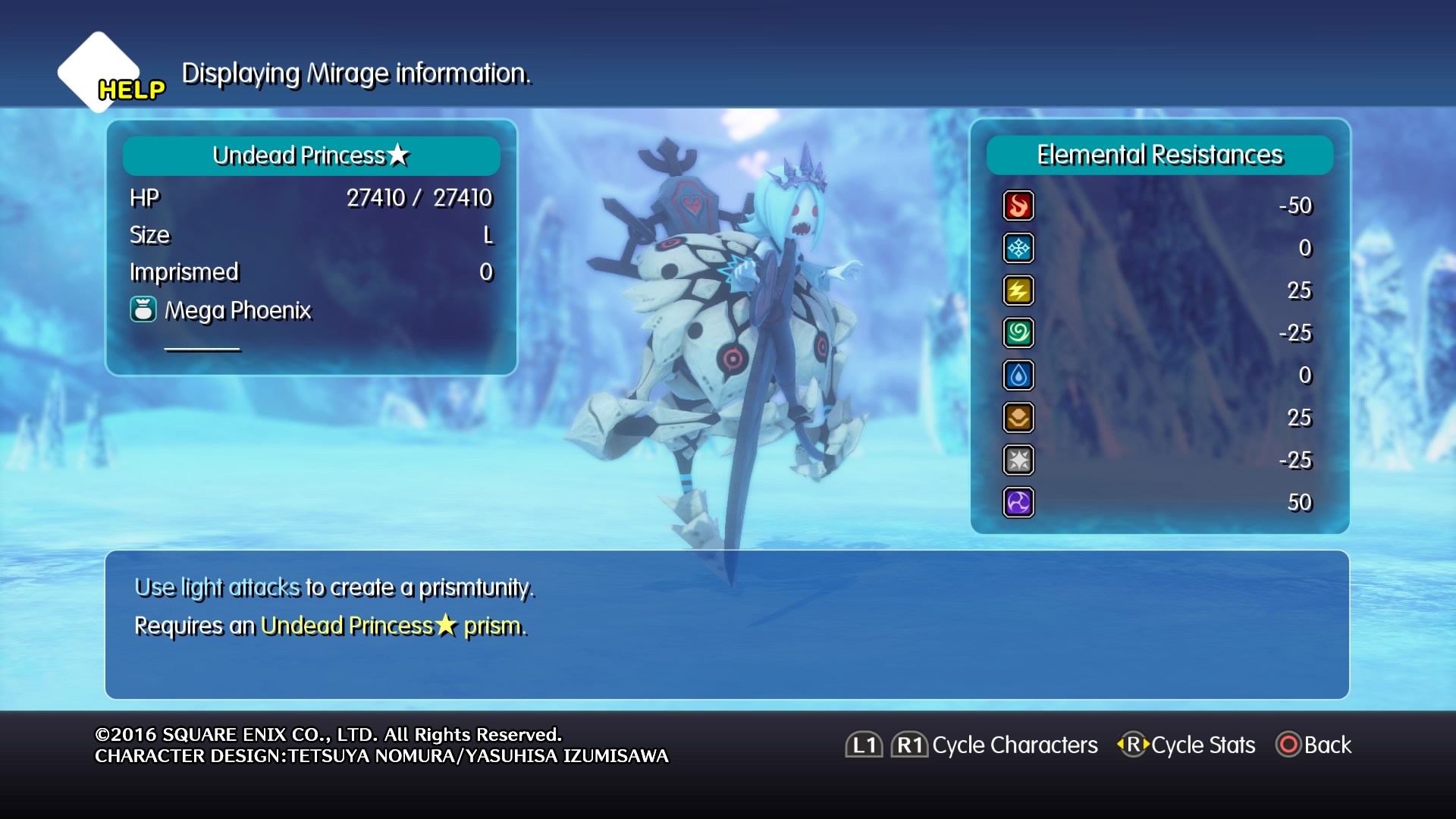Viewport: 1456px width, 819px height.
Task: Select the water droplet resistance icon
Action: pyautogui.click(x=1018, y=375)
